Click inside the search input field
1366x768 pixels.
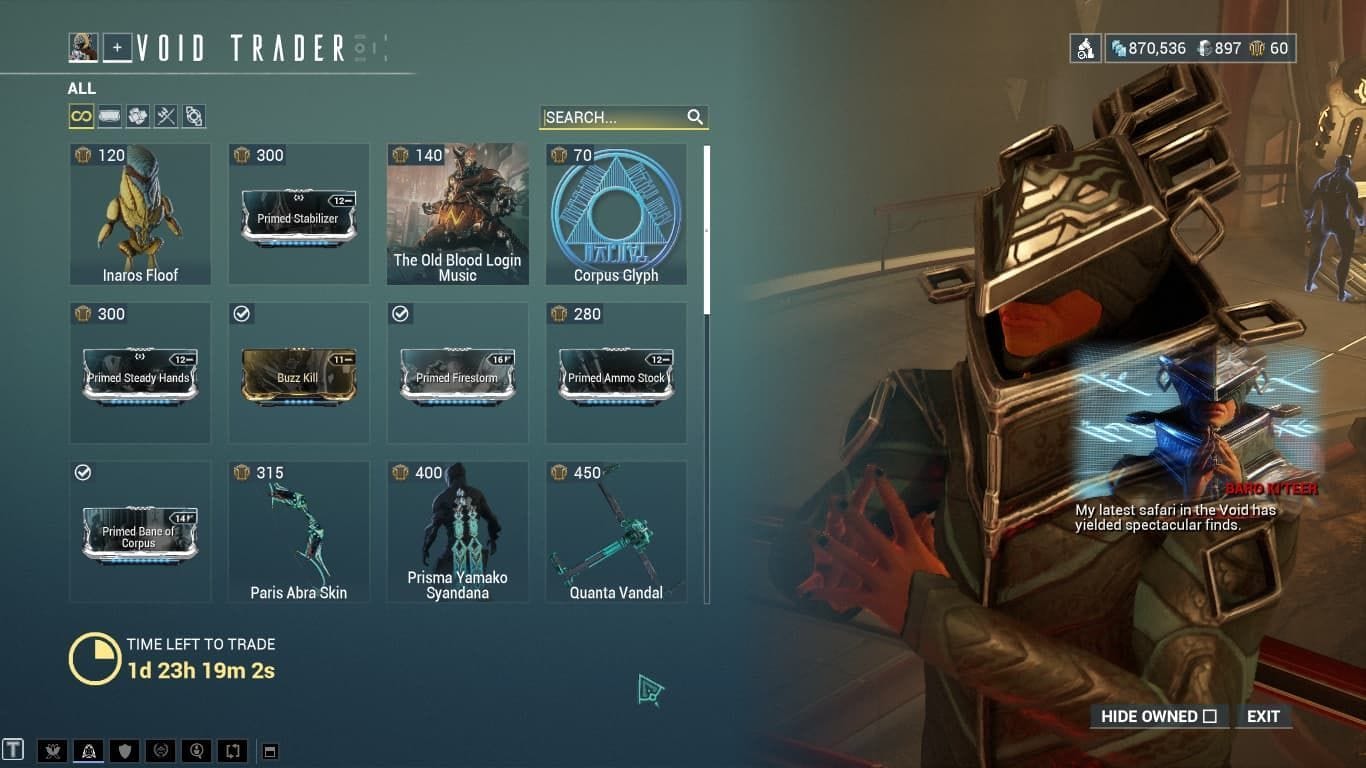[610, 117]
